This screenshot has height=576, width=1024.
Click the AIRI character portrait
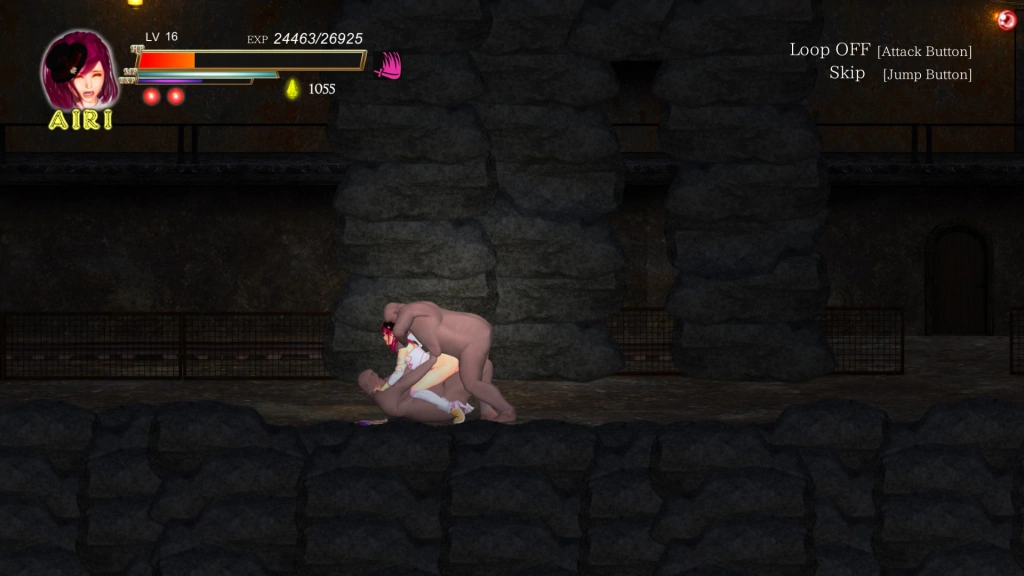pos(79,70)
